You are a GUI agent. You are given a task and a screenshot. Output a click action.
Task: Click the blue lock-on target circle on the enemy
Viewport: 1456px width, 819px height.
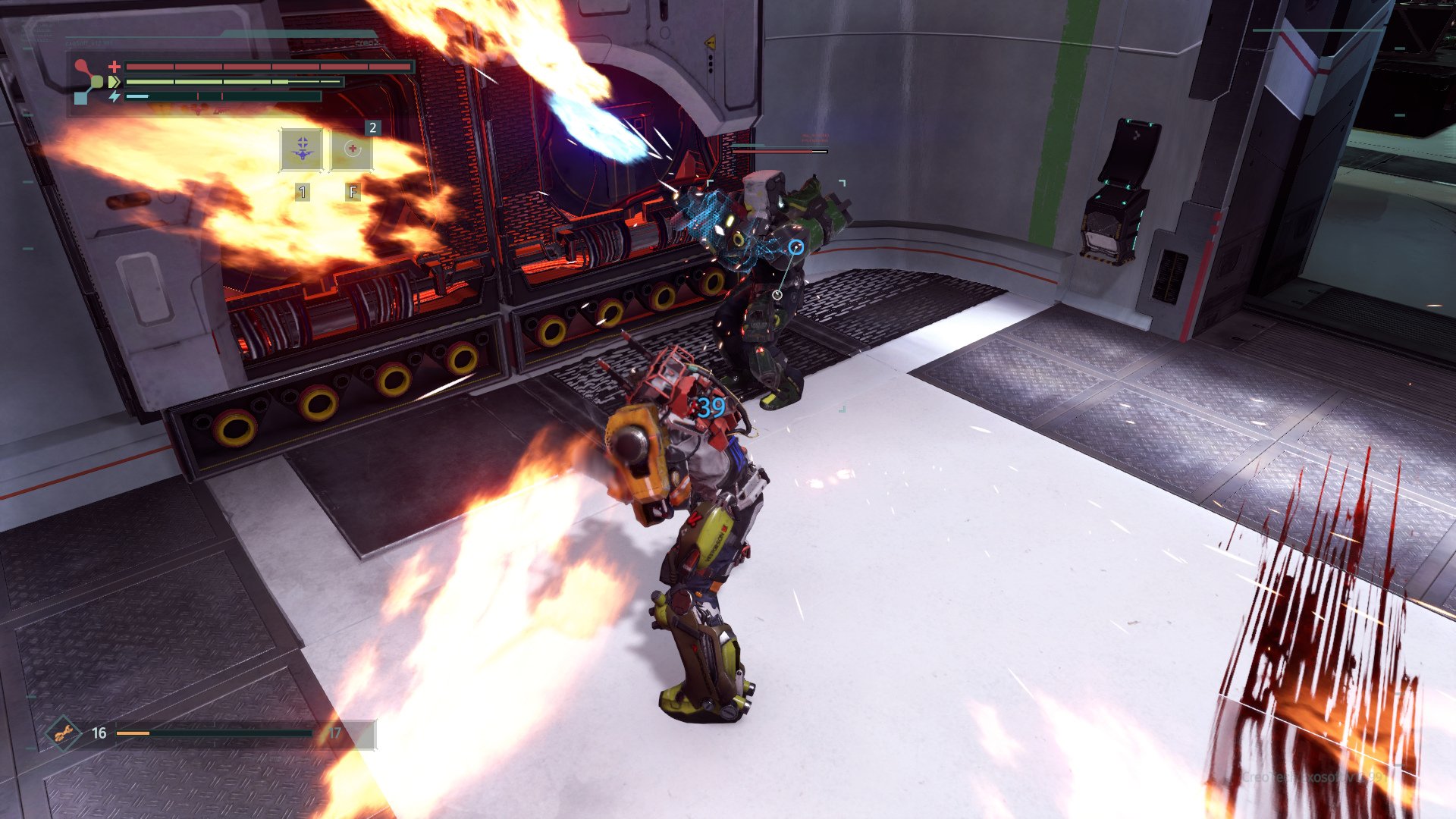797,247
